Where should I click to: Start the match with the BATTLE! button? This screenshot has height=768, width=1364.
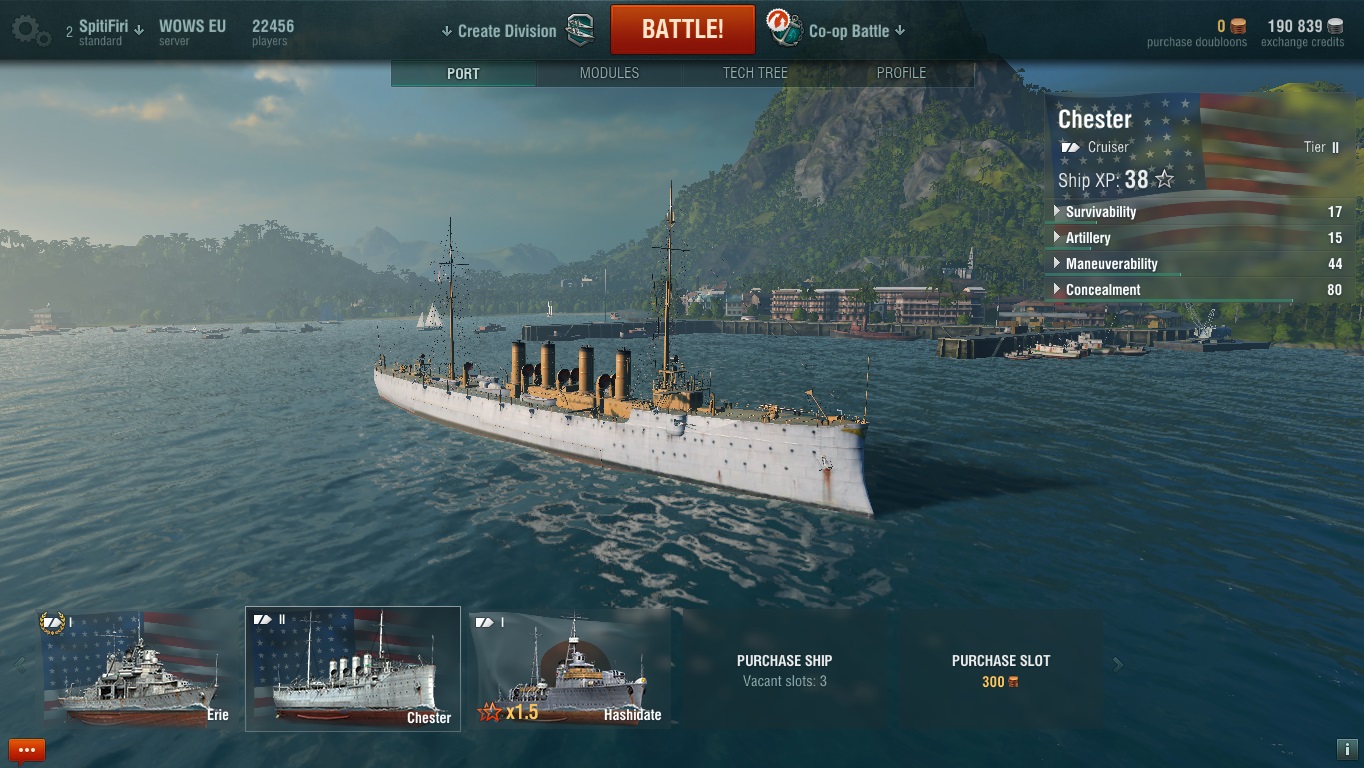pyautogui.click(x=682, y=29)
